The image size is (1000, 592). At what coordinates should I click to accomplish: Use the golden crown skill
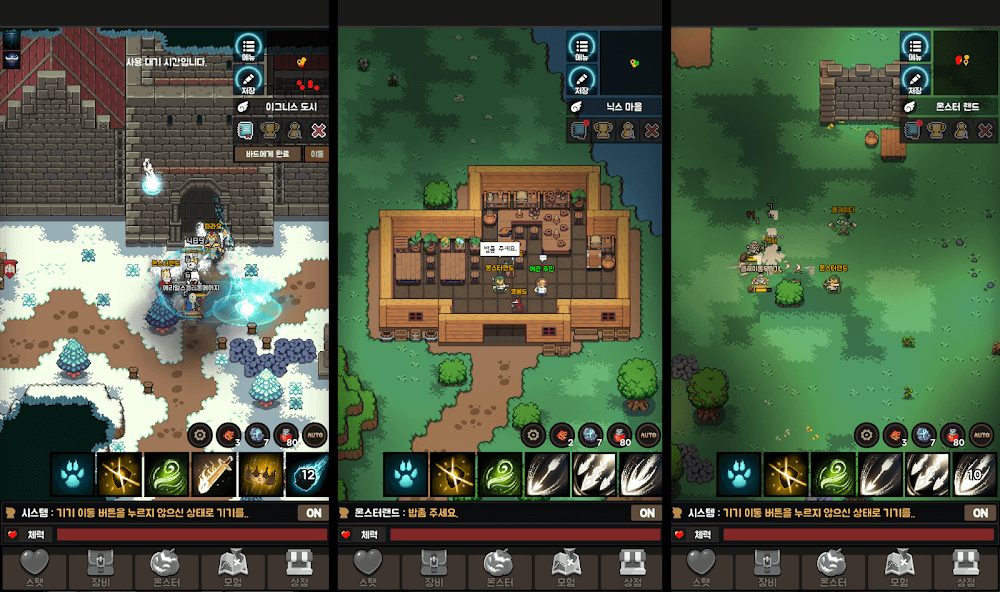click(260, 474)
